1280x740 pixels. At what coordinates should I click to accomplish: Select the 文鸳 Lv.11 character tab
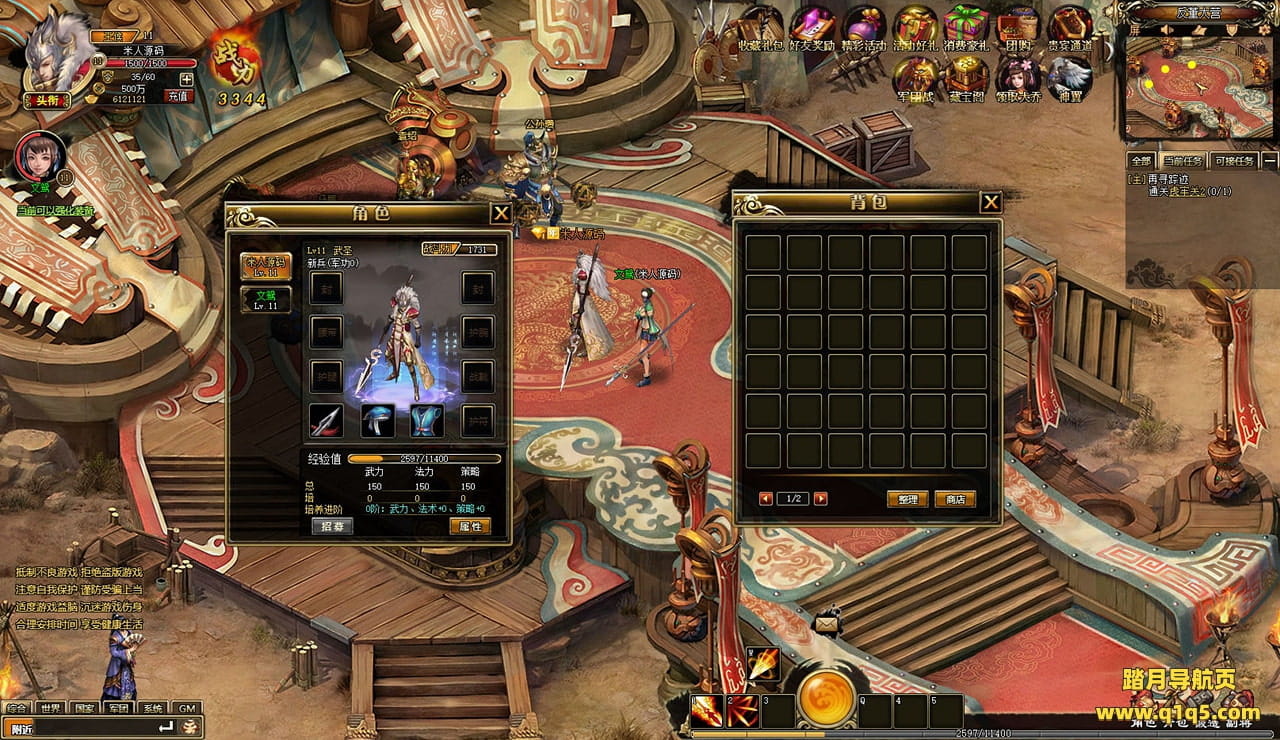coord(265,300)
